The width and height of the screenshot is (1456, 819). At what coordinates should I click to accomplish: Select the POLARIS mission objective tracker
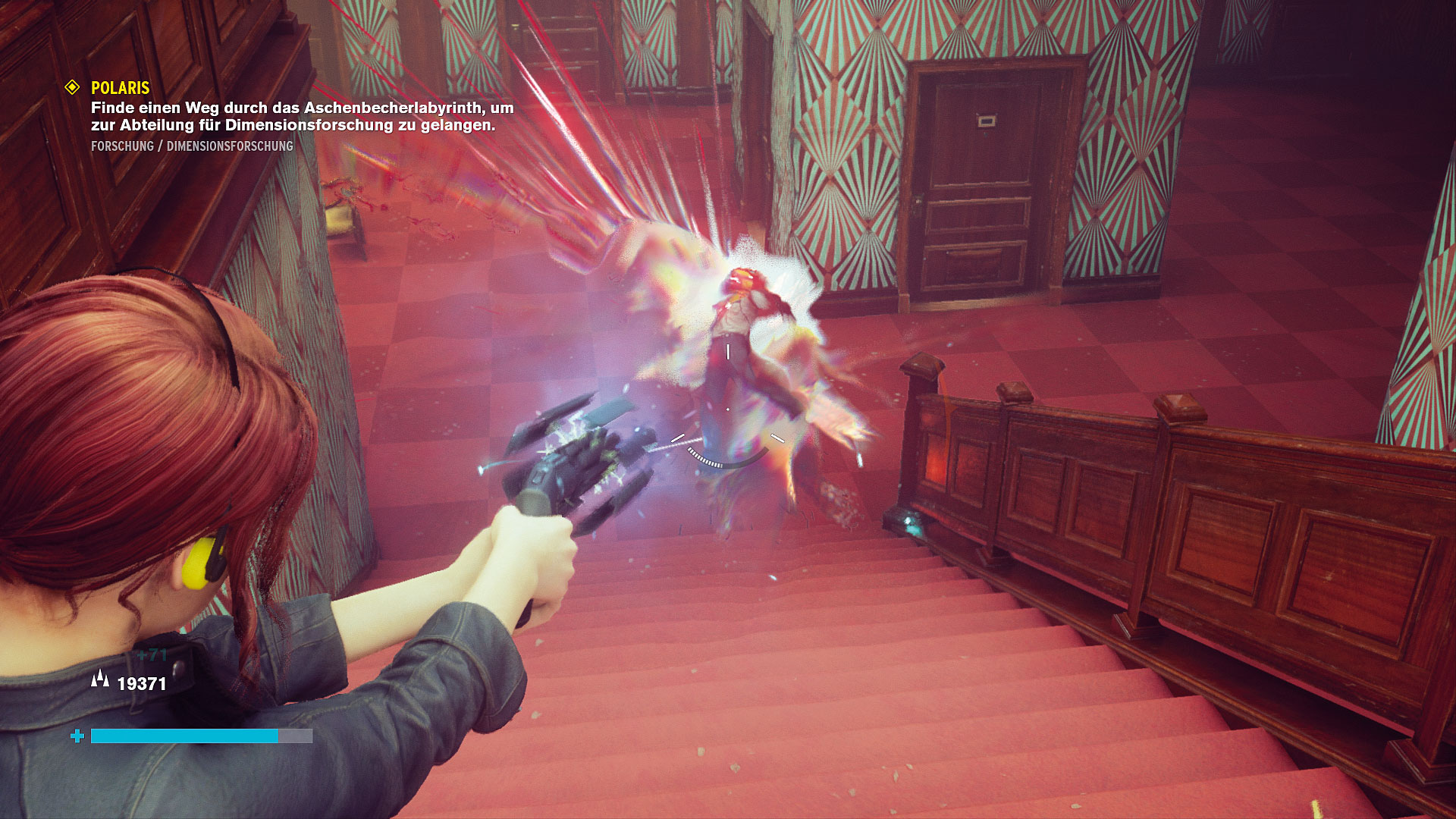tap(121, 88)
